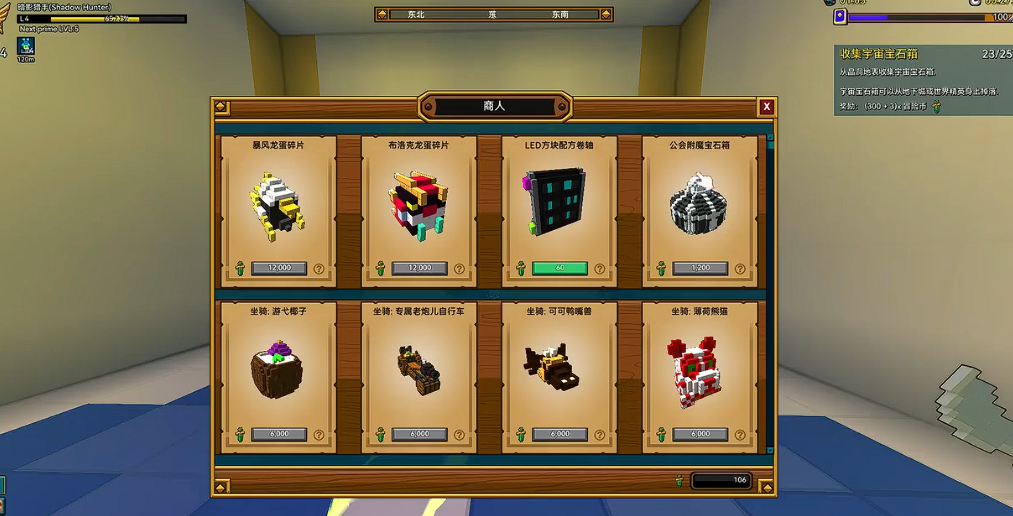This screenshot has height=516, width=1013.
Task: Show info for 可可鸭嘴兽 via question mark
Action: [x=600, y=435]
